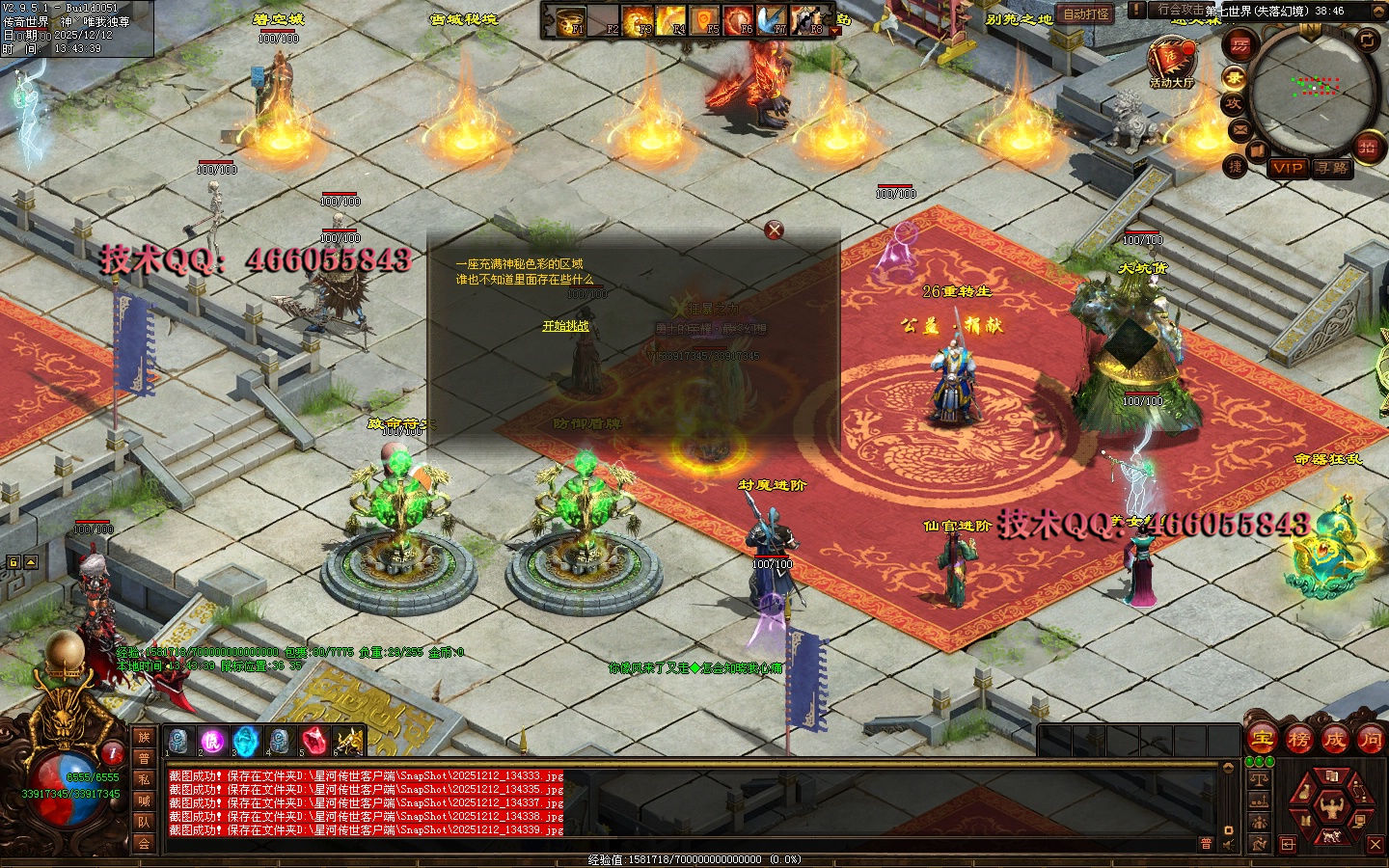Viewport: 1389px width, 868px height.
Task: Switch chat to the 队 team channel
Action: pos(144,822)
